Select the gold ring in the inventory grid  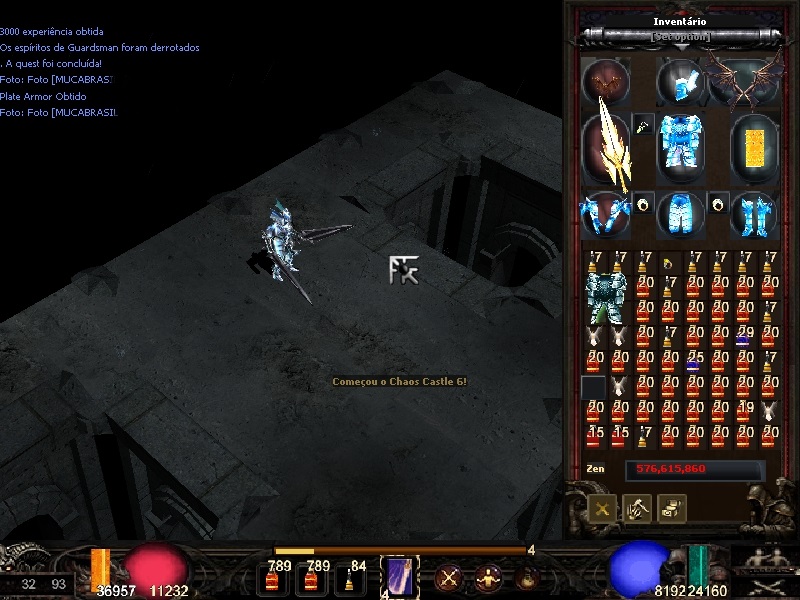click(668, 263)
